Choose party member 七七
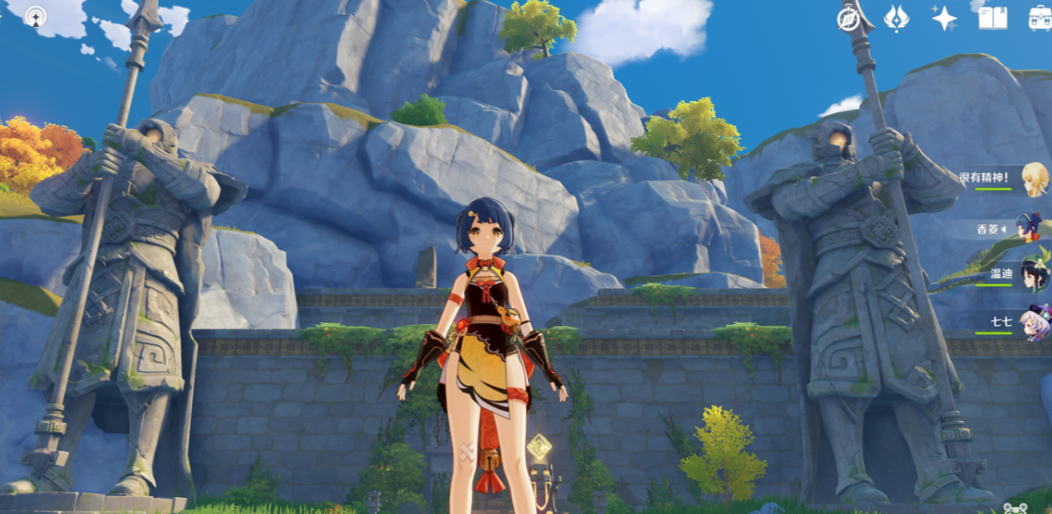 pos(1034,323)
